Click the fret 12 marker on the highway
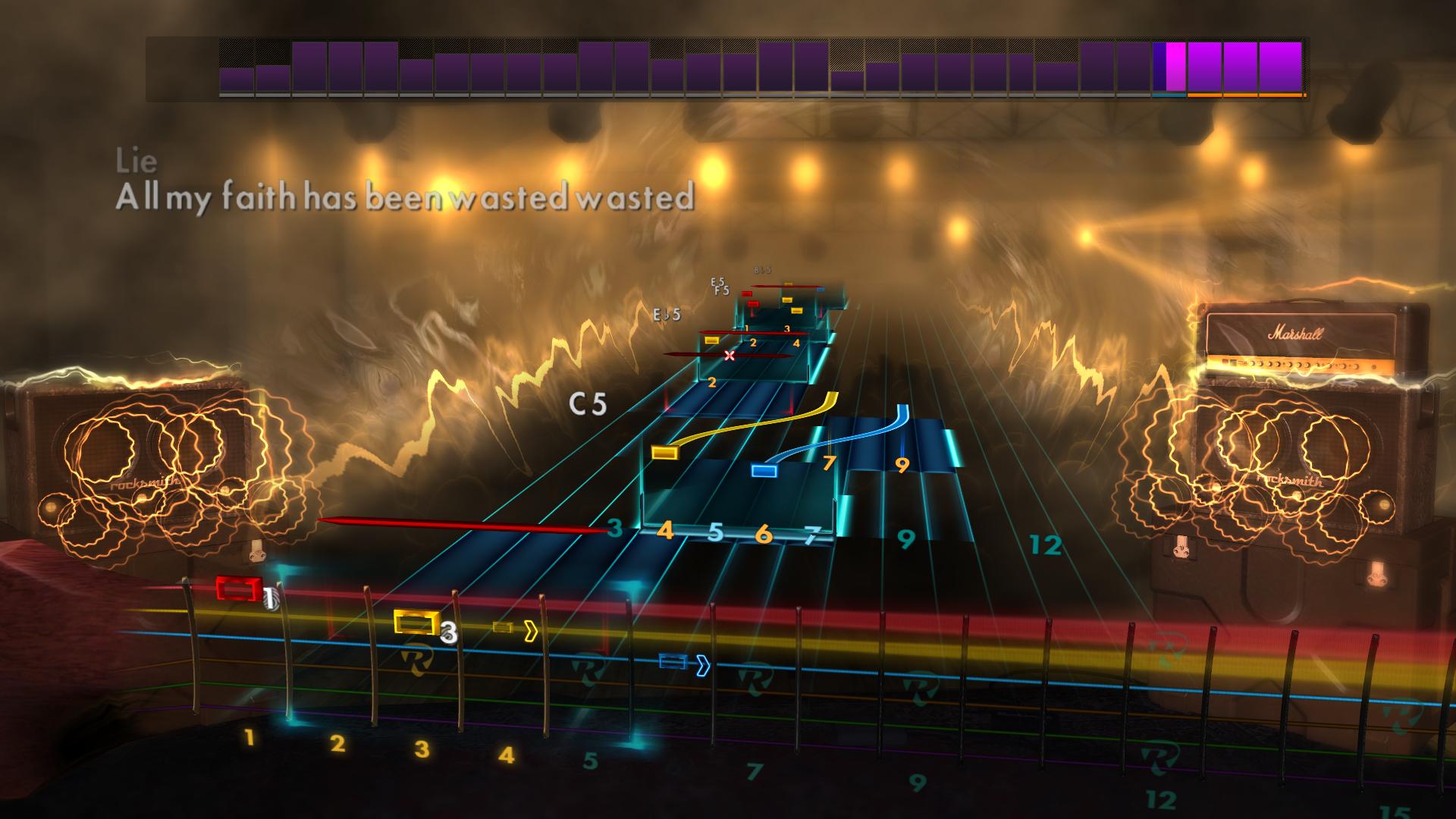This screenshot has width=1456, height=819. click(1046, 543)
